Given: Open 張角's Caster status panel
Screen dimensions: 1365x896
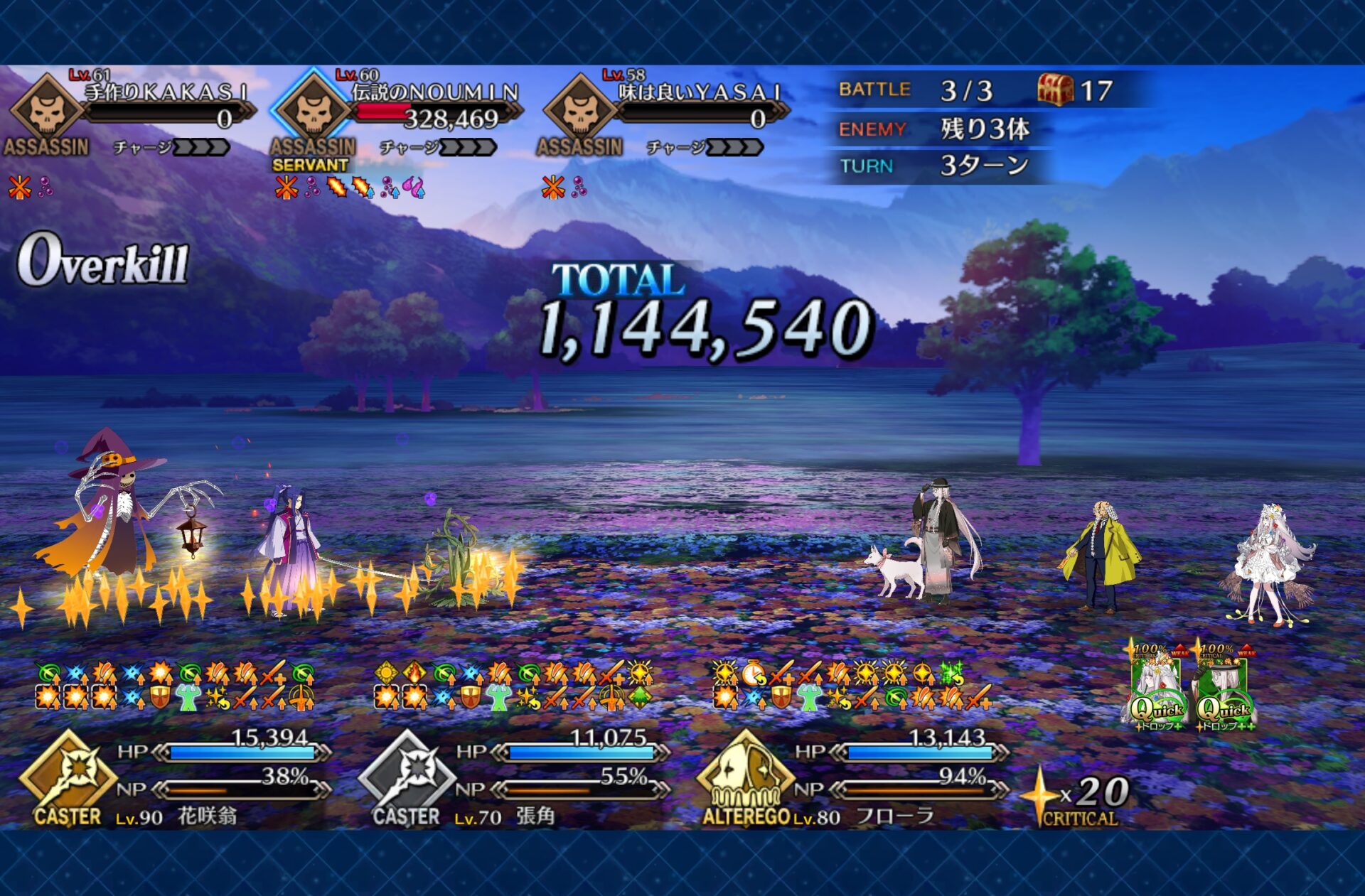Looking at the screenshot, I should pos(407,778).
